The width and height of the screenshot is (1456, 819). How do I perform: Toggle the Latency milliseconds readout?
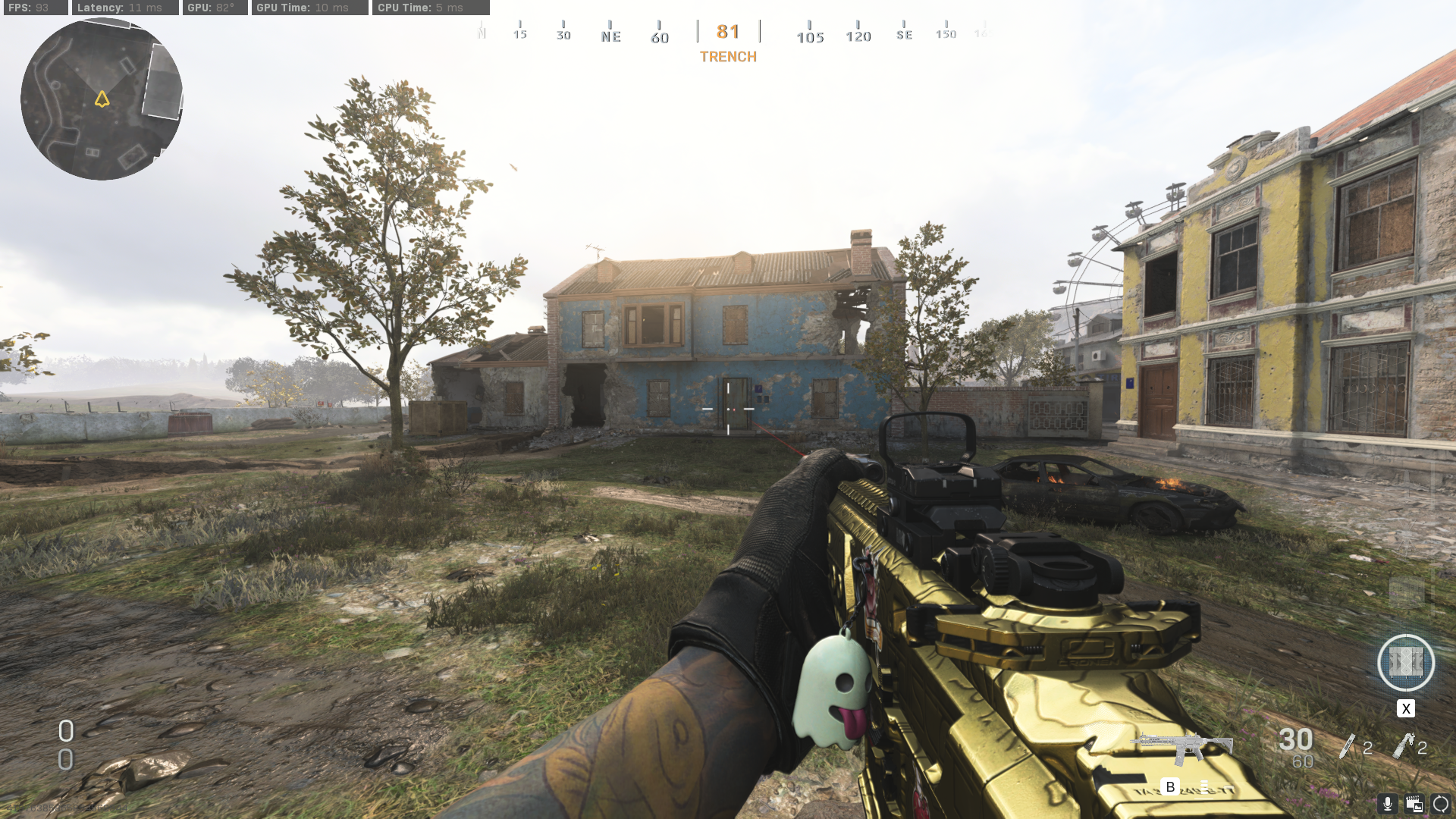[124, 8]
